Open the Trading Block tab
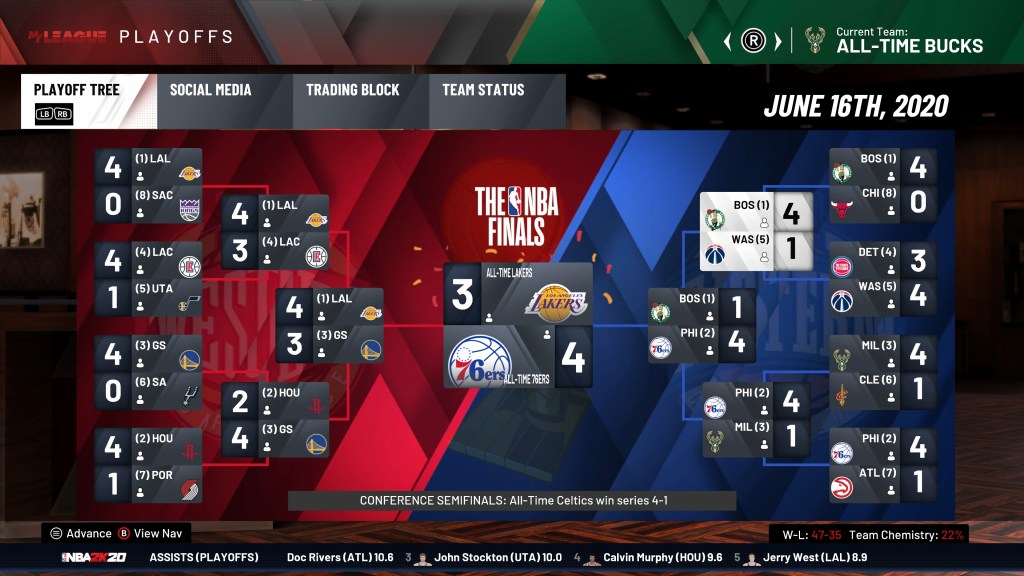The image size is (1024, 576). pyautogui.click(x=352, y=90)
